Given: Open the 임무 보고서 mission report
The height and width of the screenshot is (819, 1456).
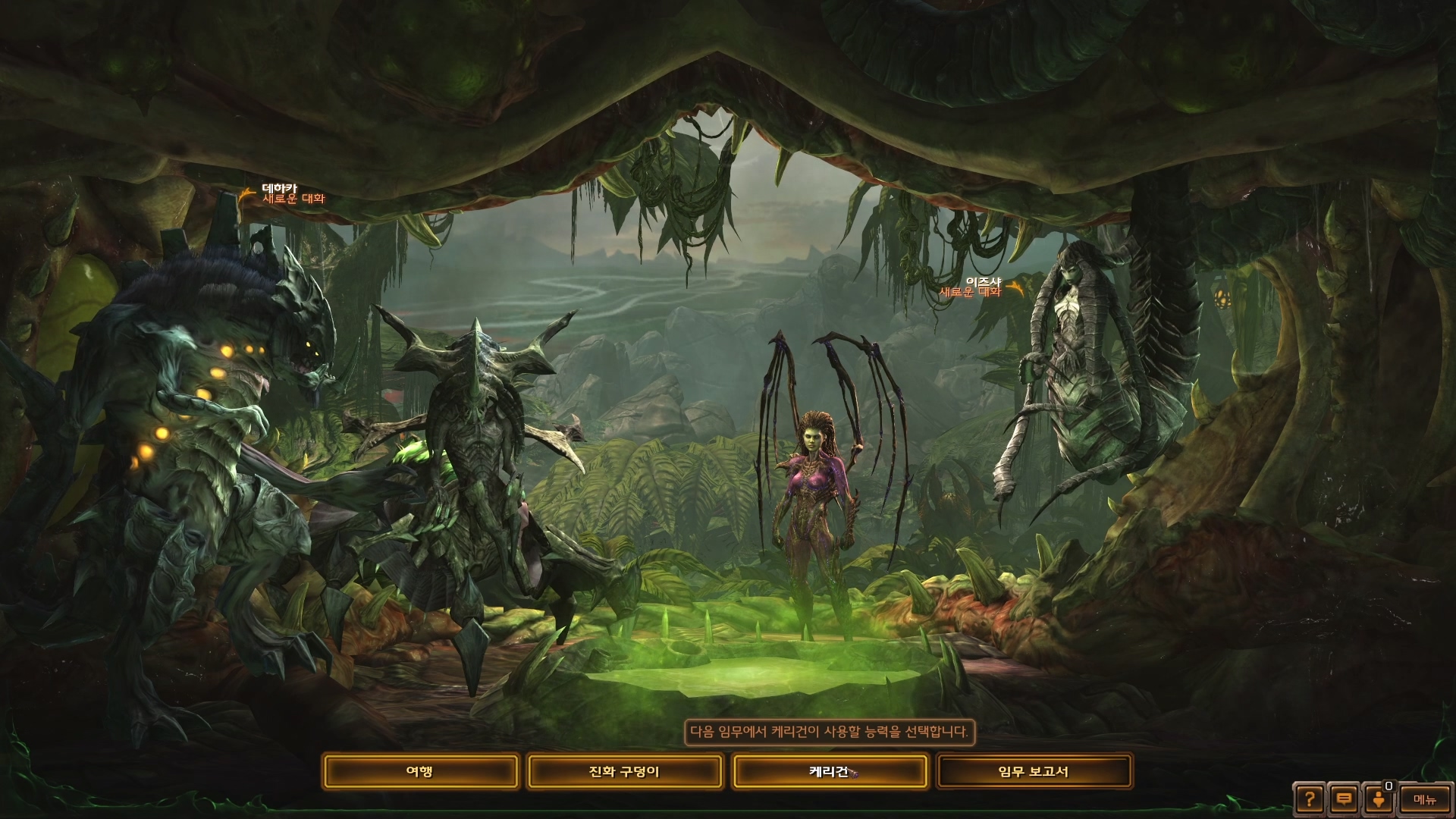Looking at the screenshot, I should tap(1034, 772).
